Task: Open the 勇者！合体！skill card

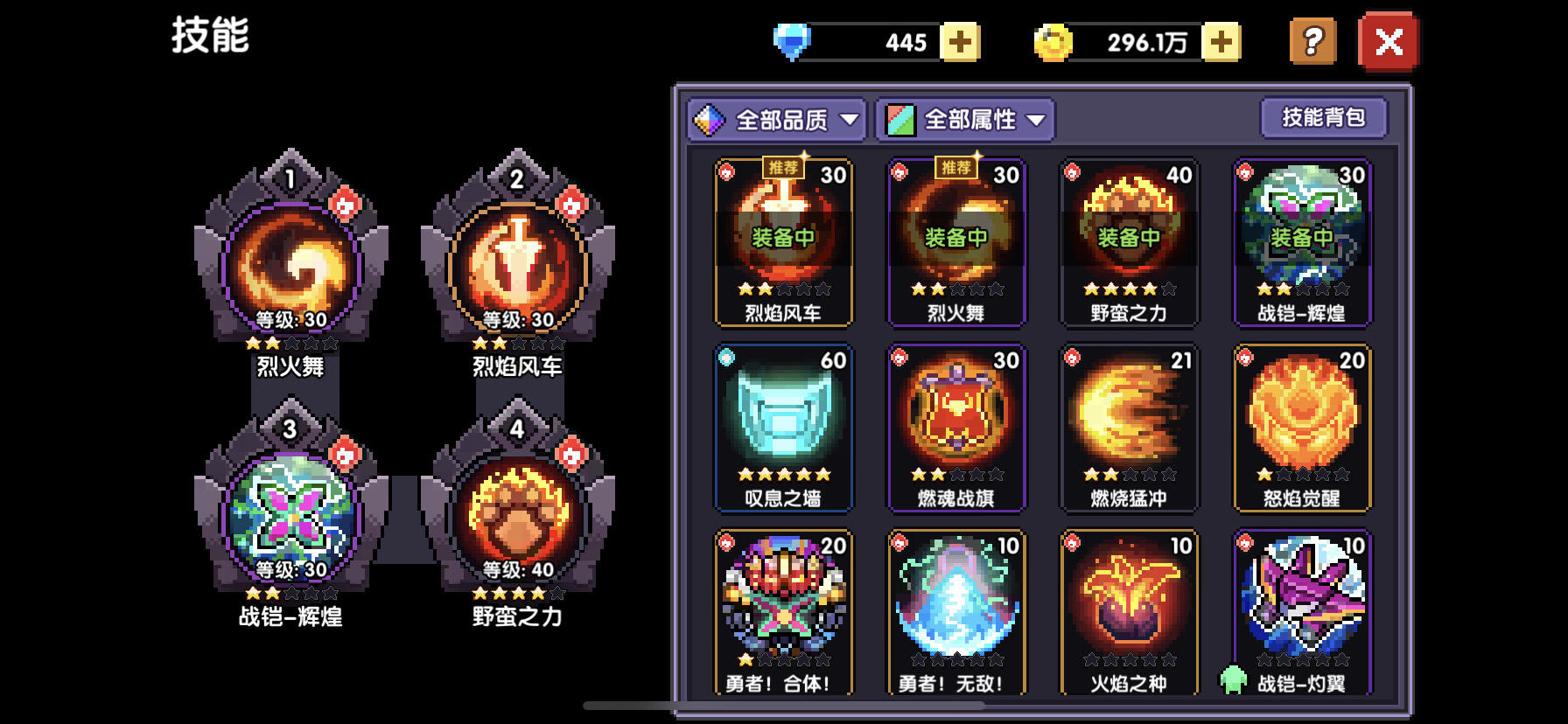Action: tap(783, 612)
